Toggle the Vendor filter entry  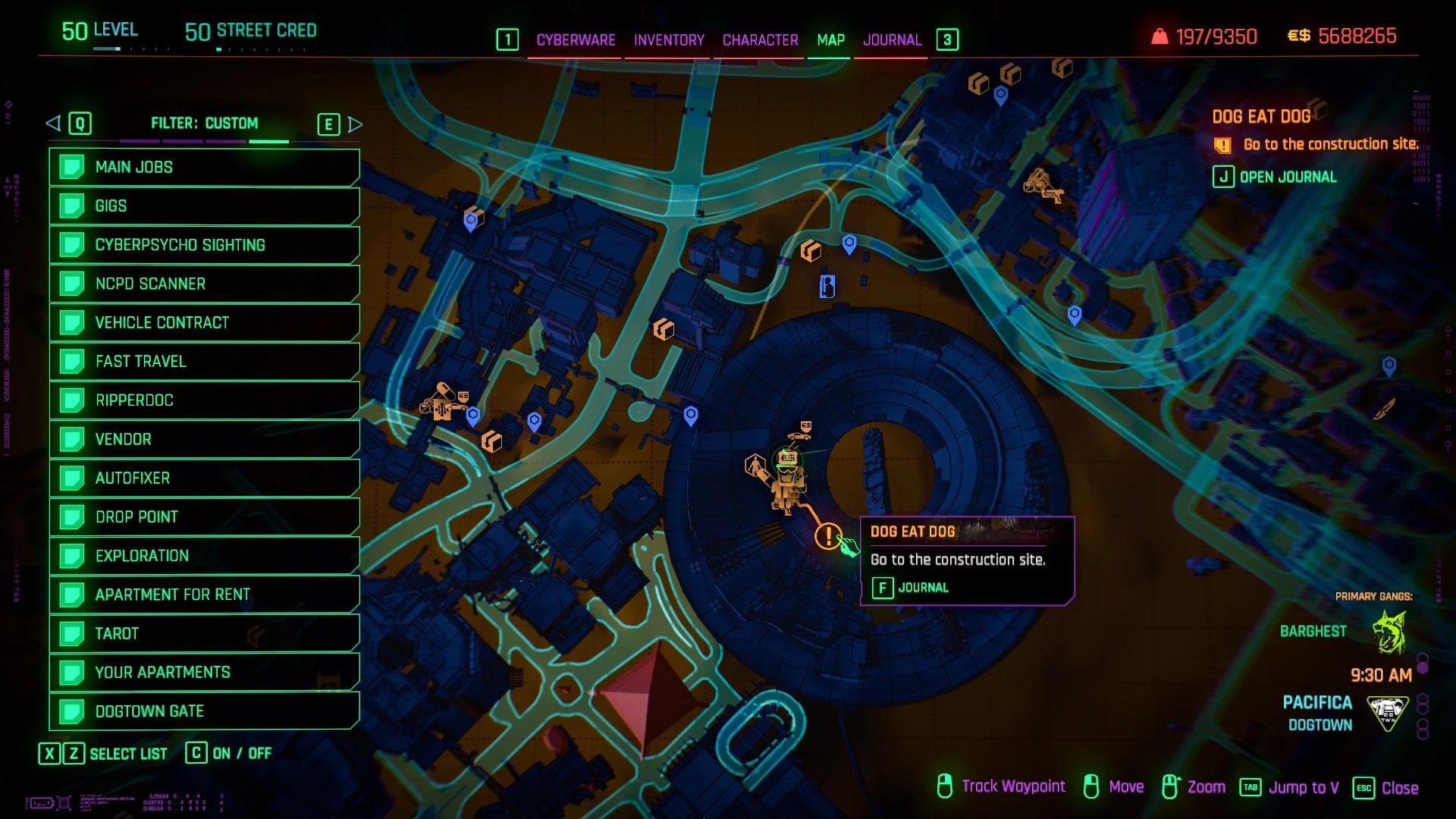click(204, 440)
